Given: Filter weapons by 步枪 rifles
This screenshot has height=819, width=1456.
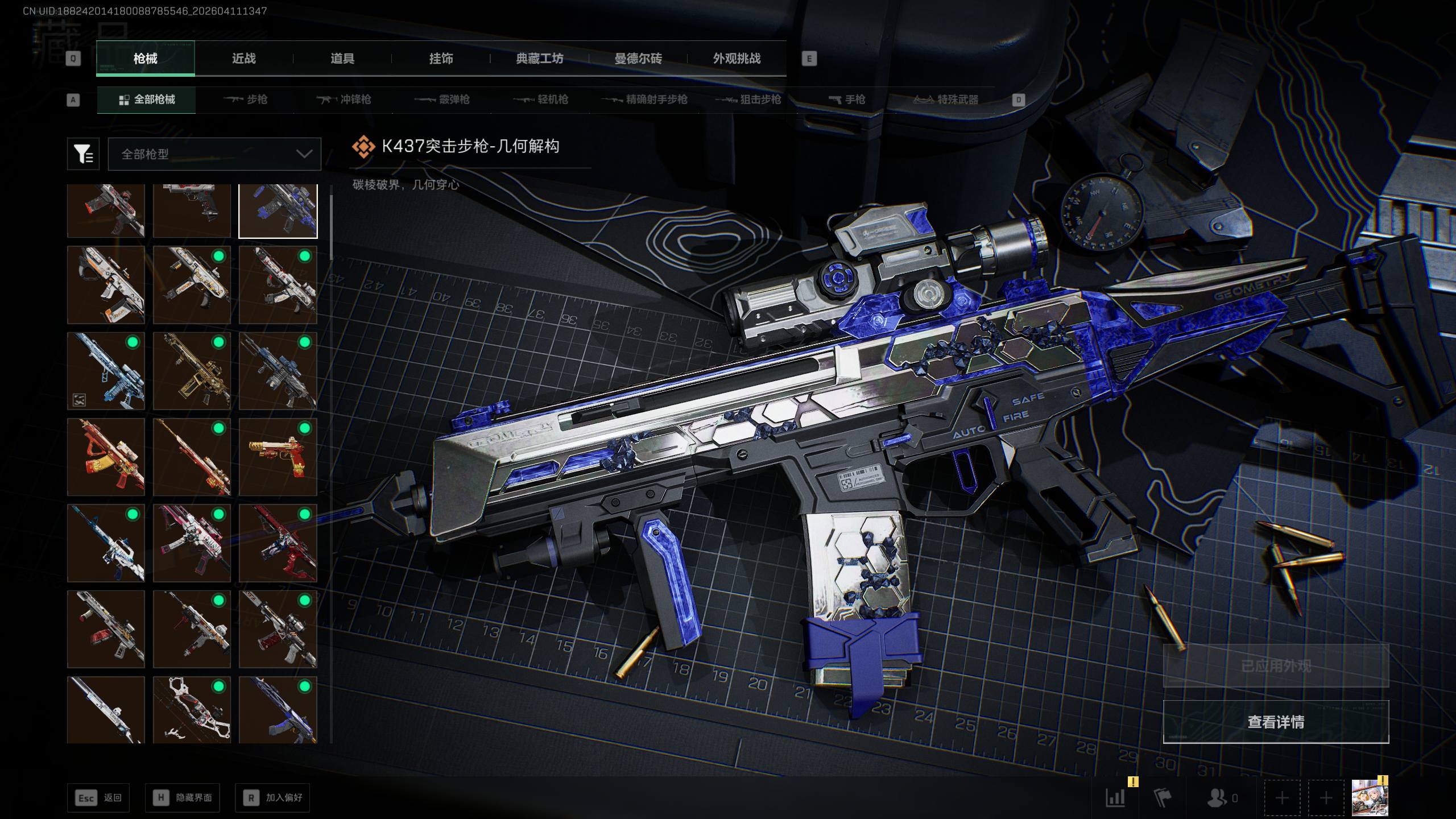Looking at the screenshot, I should (246, 100).
